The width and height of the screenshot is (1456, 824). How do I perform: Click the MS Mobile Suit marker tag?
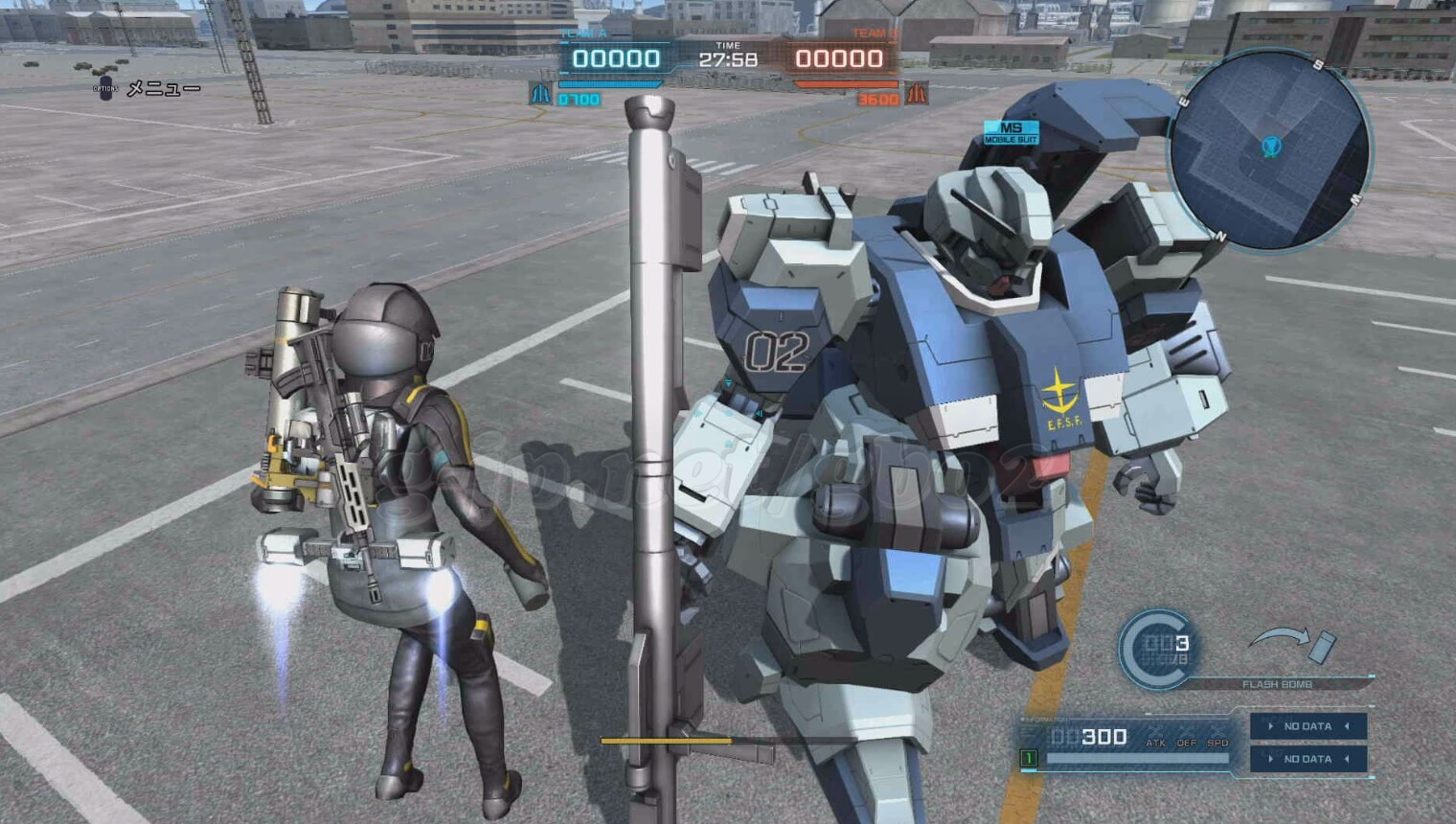1011,132
